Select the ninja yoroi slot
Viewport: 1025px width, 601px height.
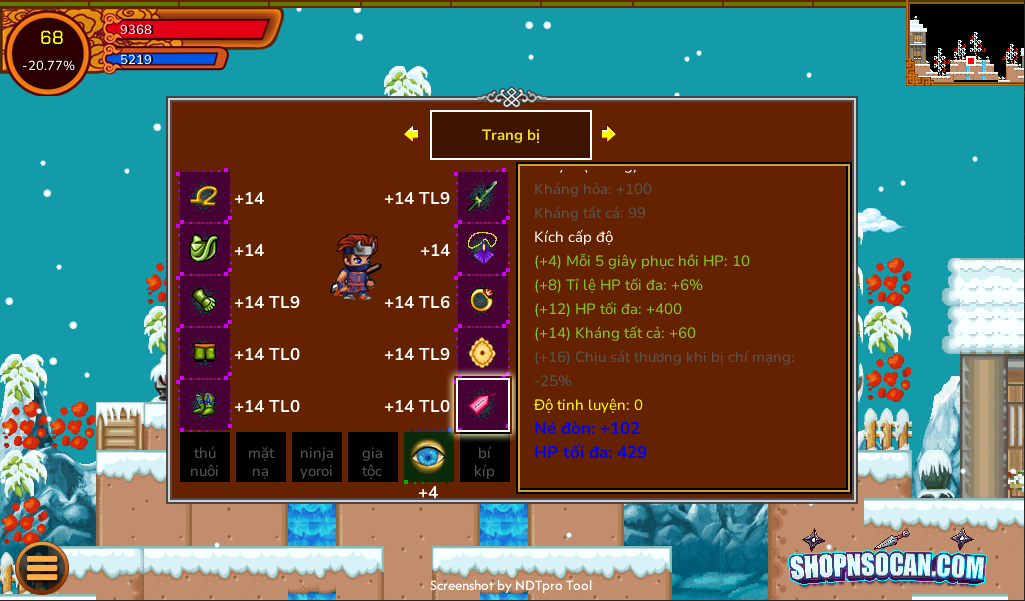point(317,457)
